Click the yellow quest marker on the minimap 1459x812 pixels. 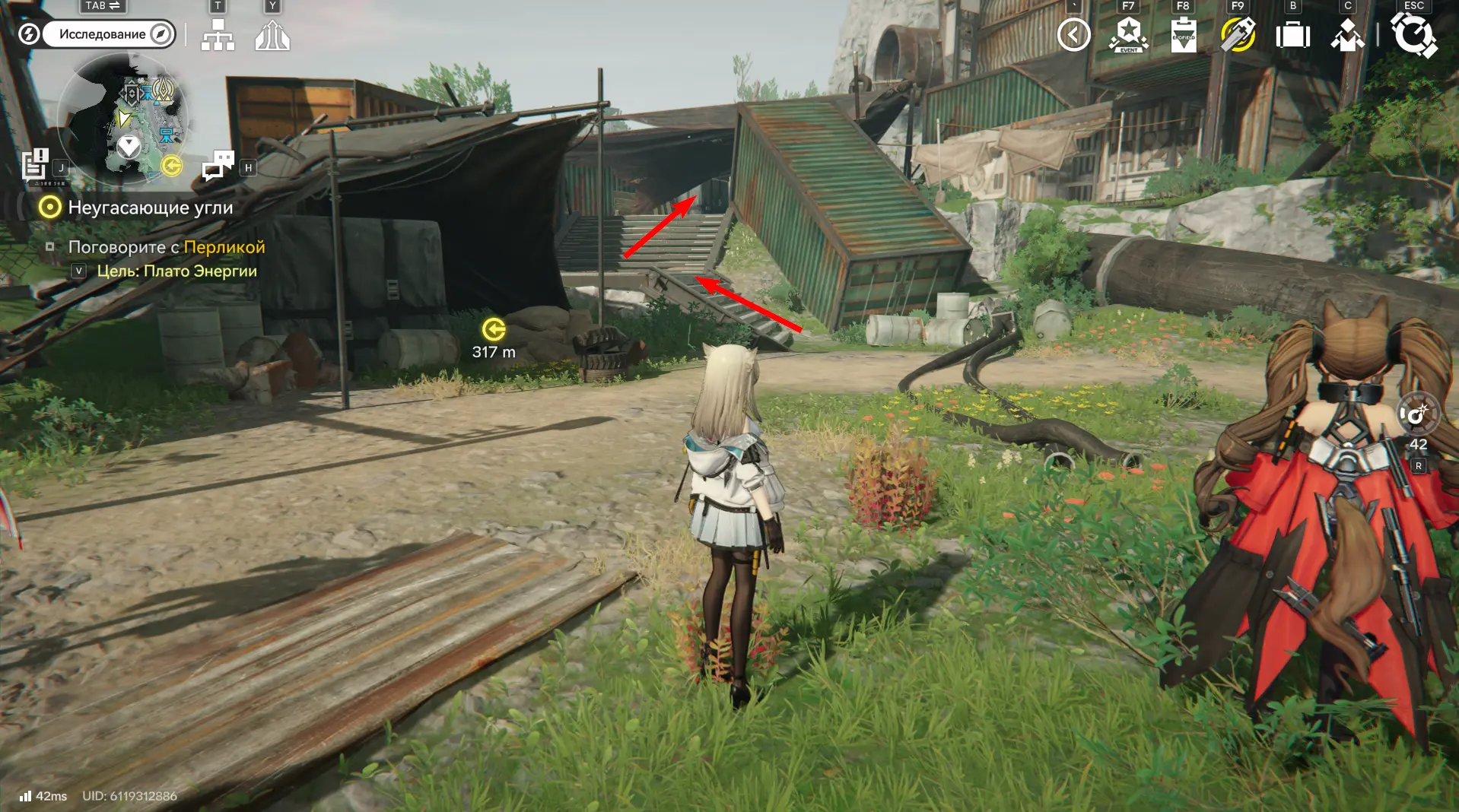173,166
